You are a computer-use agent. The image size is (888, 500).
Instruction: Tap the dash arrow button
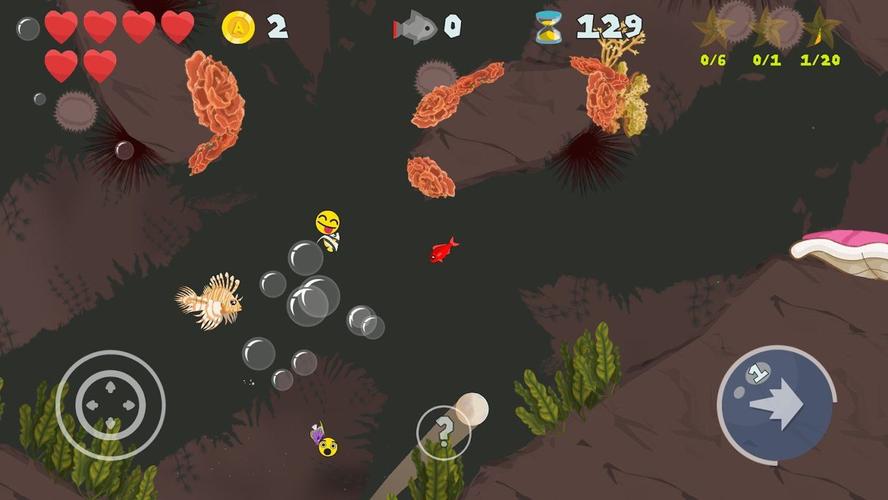click(x=776, y=404)
